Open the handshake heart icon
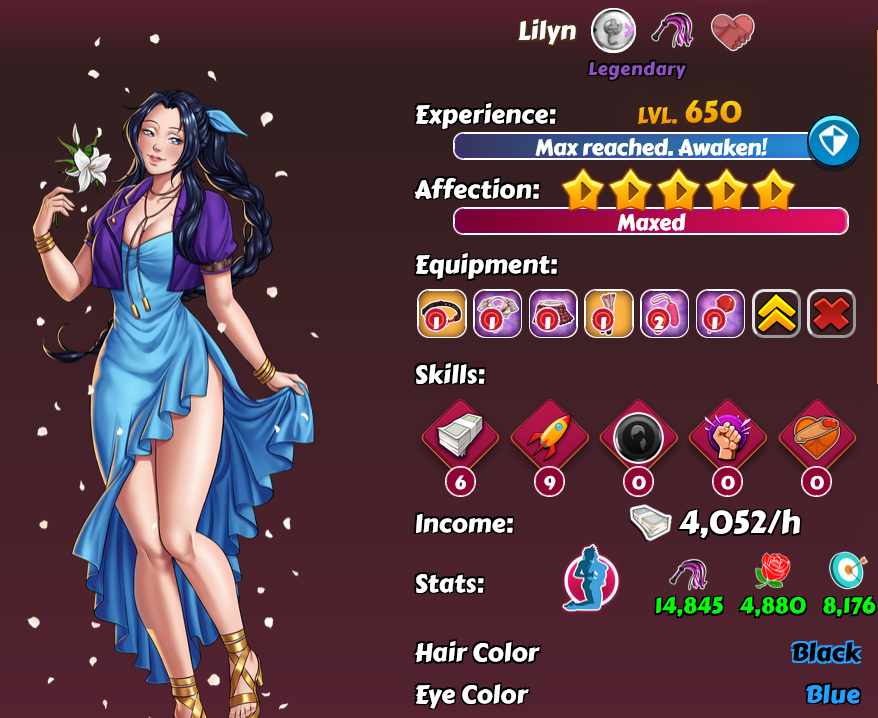 tap(732, 32)
